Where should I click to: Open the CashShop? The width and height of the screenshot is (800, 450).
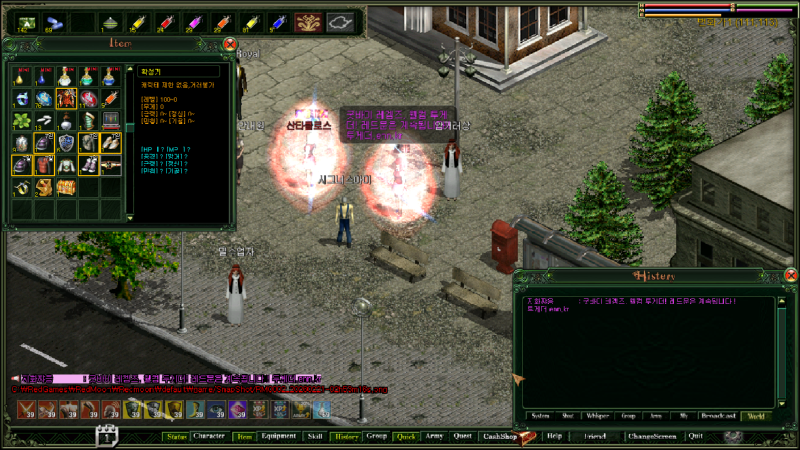point(499,436)
